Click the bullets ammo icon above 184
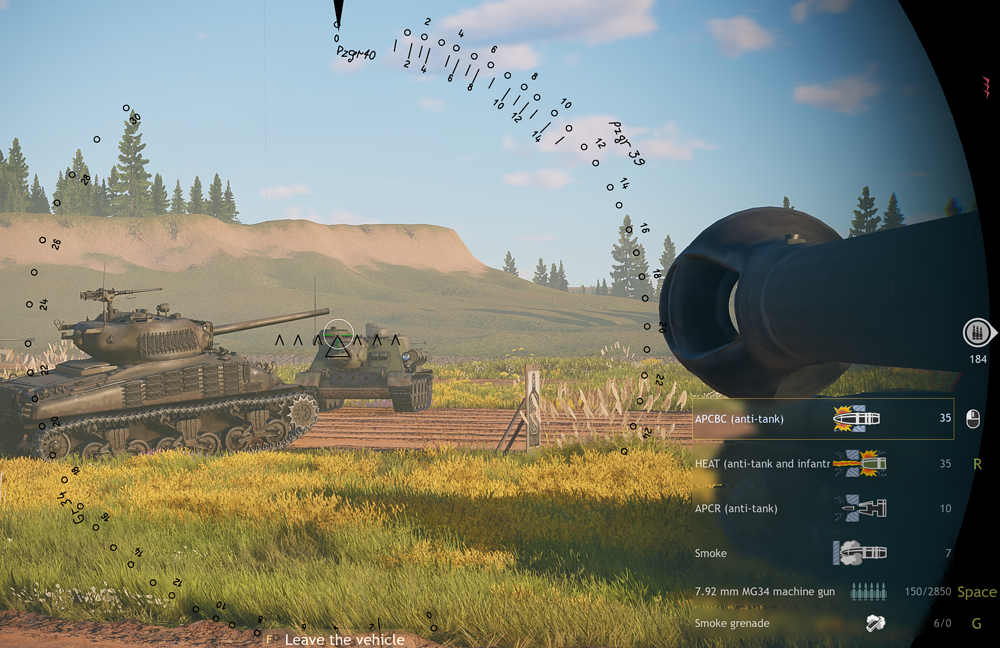Image resolution: width=1000 pixels, height=648 pixels. click(976, 332)
